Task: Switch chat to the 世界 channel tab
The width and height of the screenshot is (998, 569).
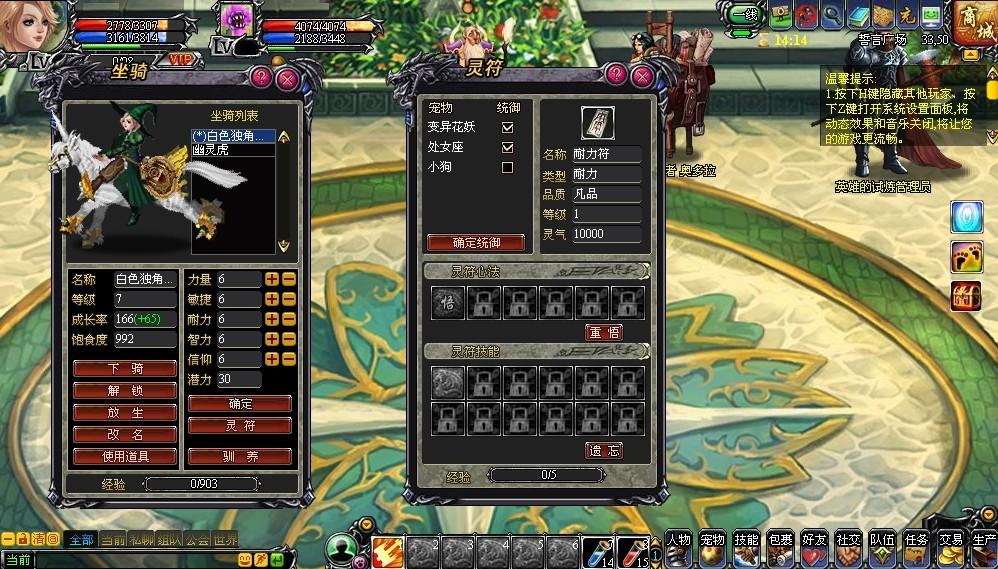Action: coord(225,539)
